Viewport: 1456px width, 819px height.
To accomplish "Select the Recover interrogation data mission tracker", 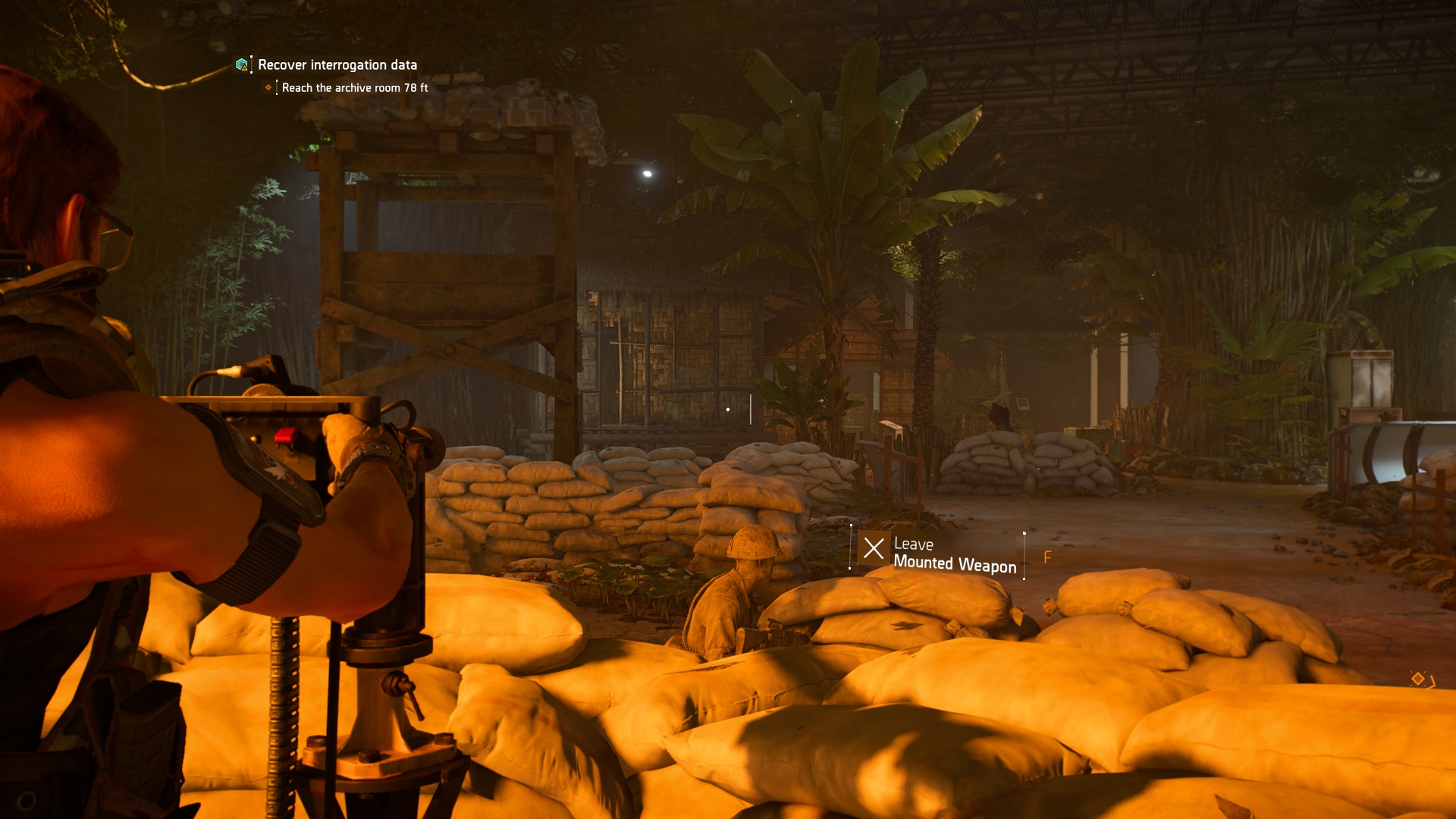I will pos(337,65).
